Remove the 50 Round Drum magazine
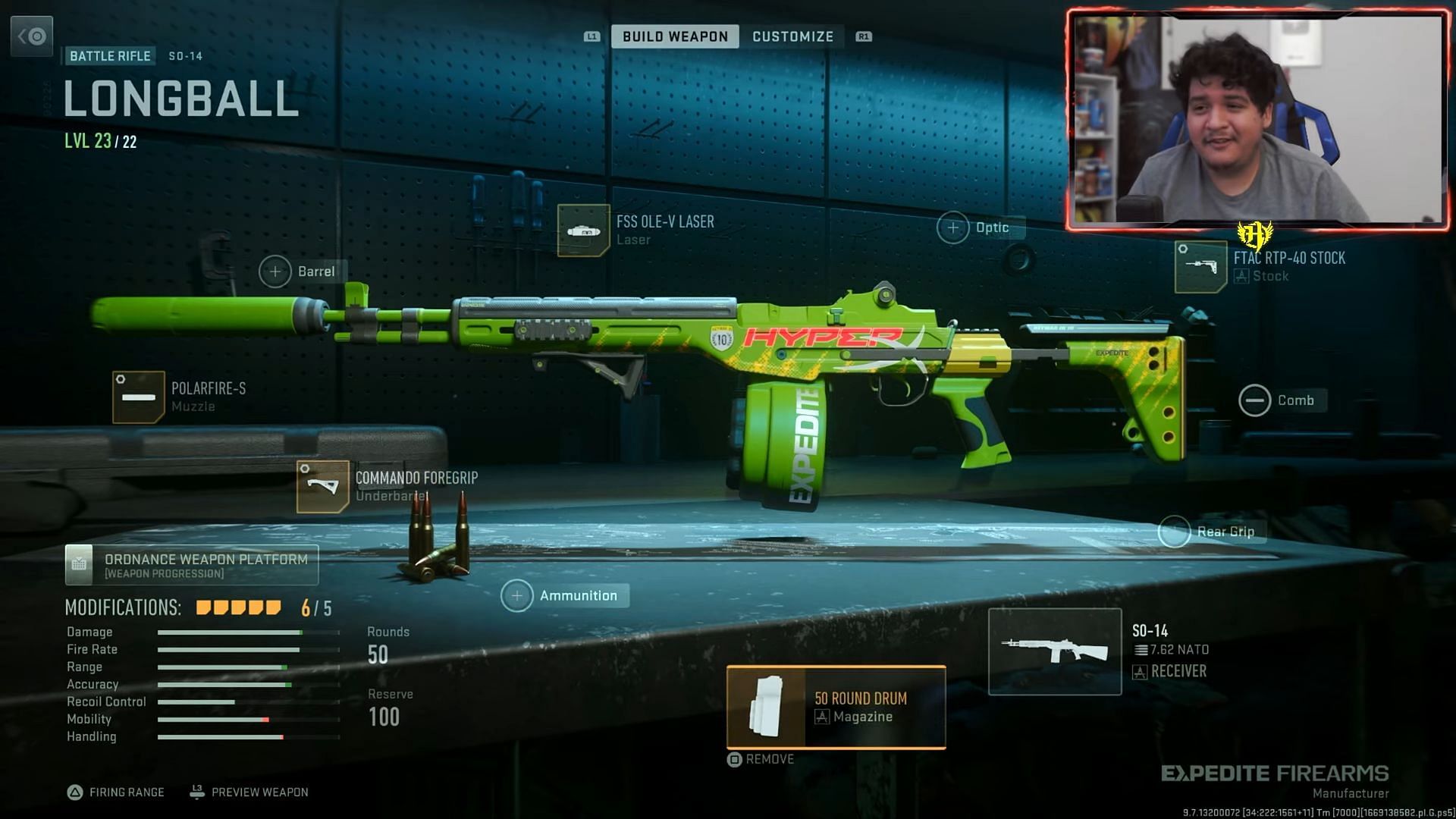 (761, 759)
